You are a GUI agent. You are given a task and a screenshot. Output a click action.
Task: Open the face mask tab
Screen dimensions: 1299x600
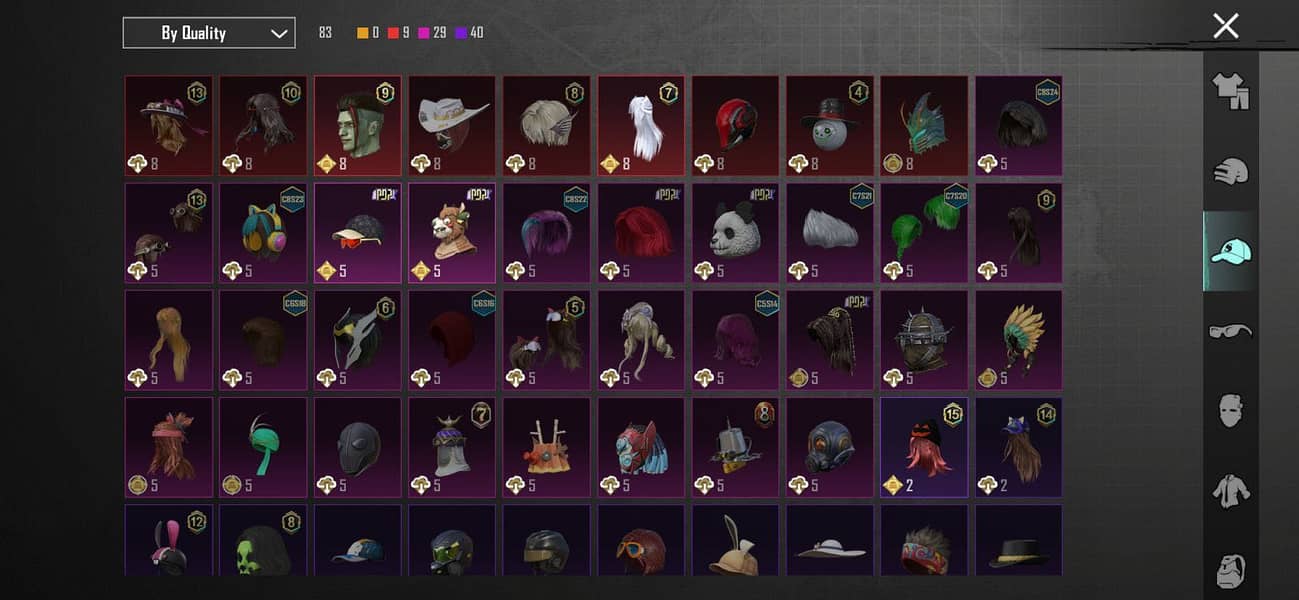[x=1230, y=410]
